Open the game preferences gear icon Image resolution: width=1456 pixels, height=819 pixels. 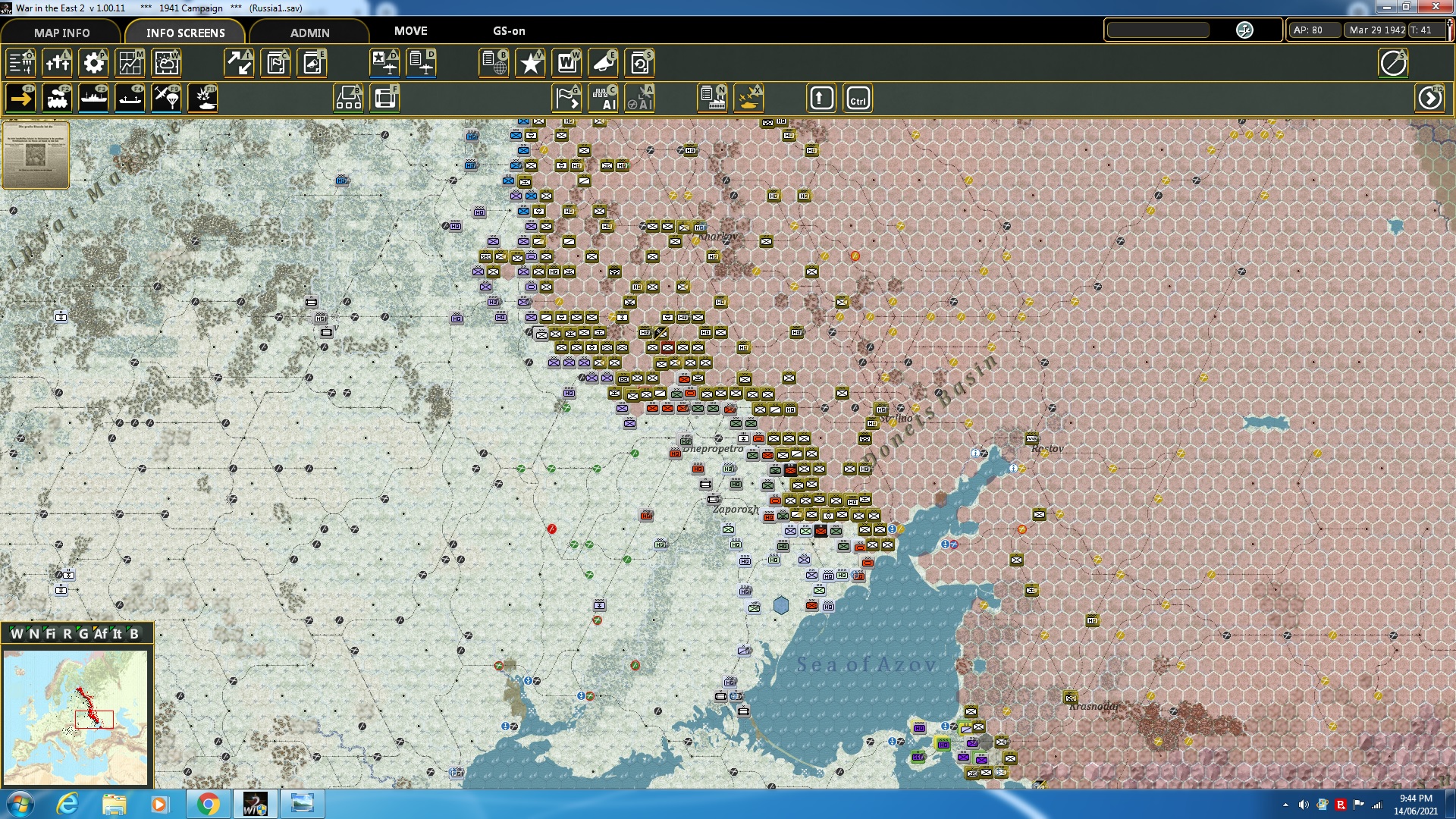click(x=93, y=63)
